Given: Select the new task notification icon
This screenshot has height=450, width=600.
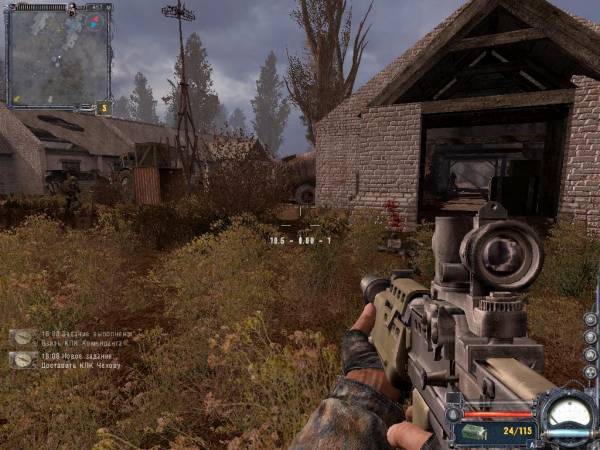Looking at the screenshot, I should pyautogui.click(x=22, y=360).
